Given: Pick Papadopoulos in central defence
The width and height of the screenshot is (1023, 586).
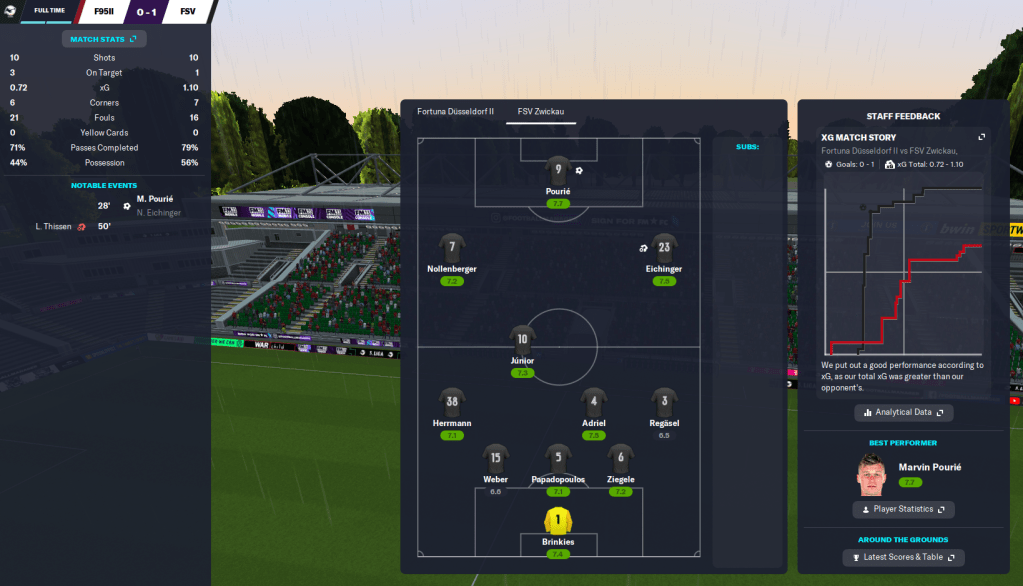Looking at the screenshot, I should pyautogui.click(x=558, y=460).
